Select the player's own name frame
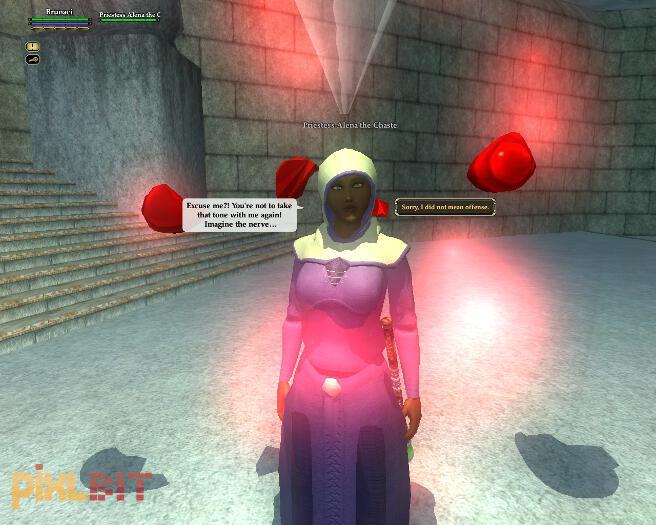 (60, 17)
